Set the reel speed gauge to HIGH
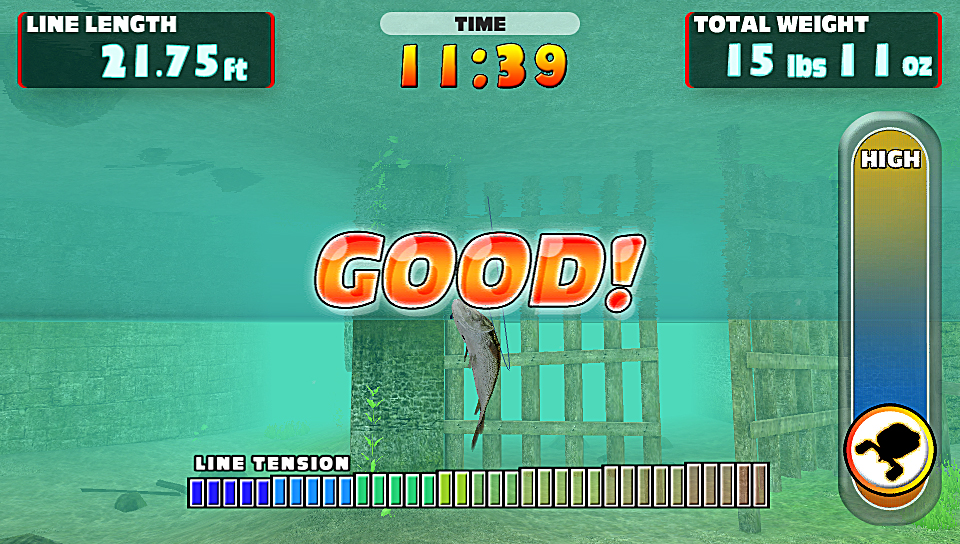960x544 pixels. pyautogui.click(x=889, y=160)
